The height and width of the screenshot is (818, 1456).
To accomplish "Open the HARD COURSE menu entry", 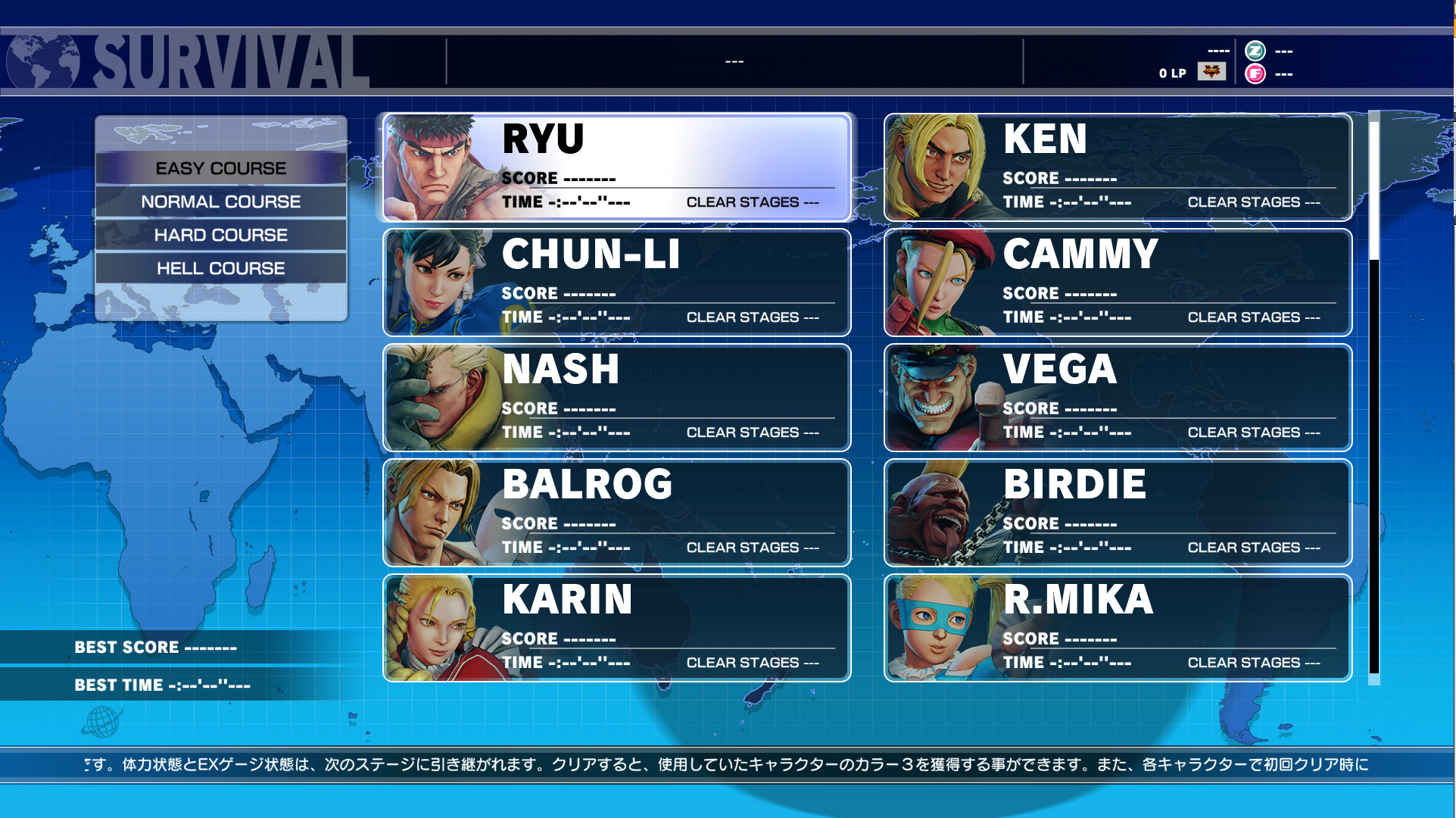I will (220, 235).
